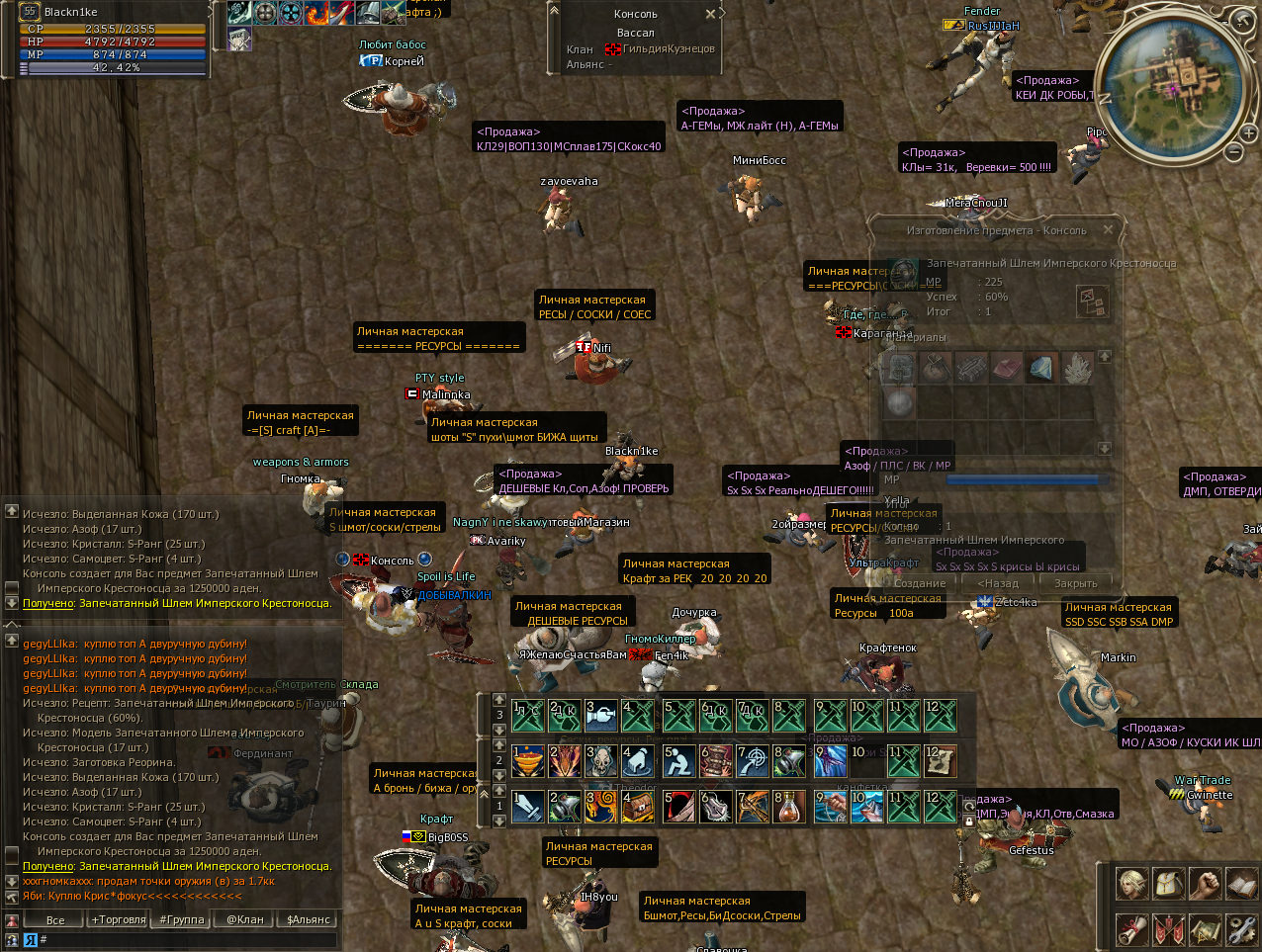Click the Закрыть button in crafting window
This screenshot has height=952, width=1262.
coord(1075,583)
